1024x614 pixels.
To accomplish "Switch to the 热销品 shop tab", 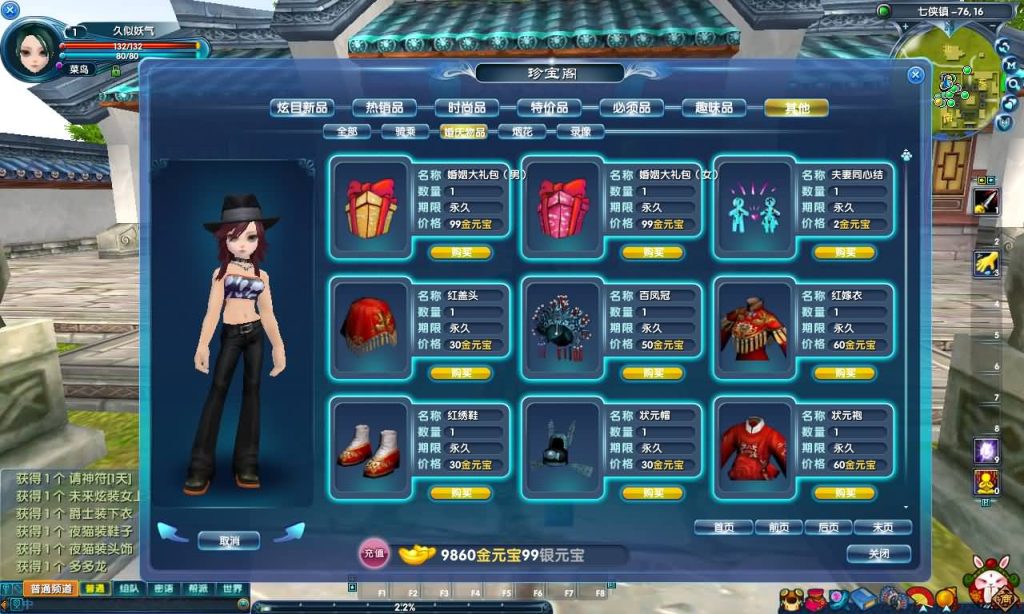I will pyautogui.click(x=385, y=108).
